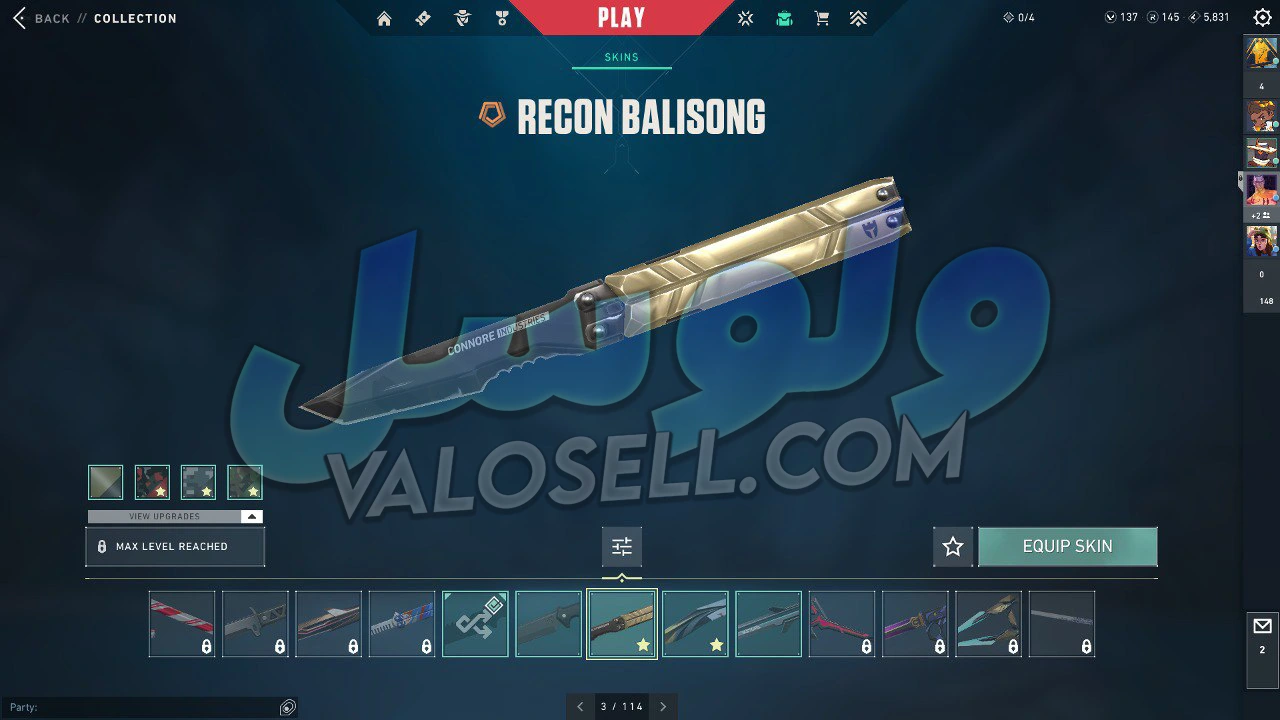Favorite this skin with the star button

click(x=953, y=547)
